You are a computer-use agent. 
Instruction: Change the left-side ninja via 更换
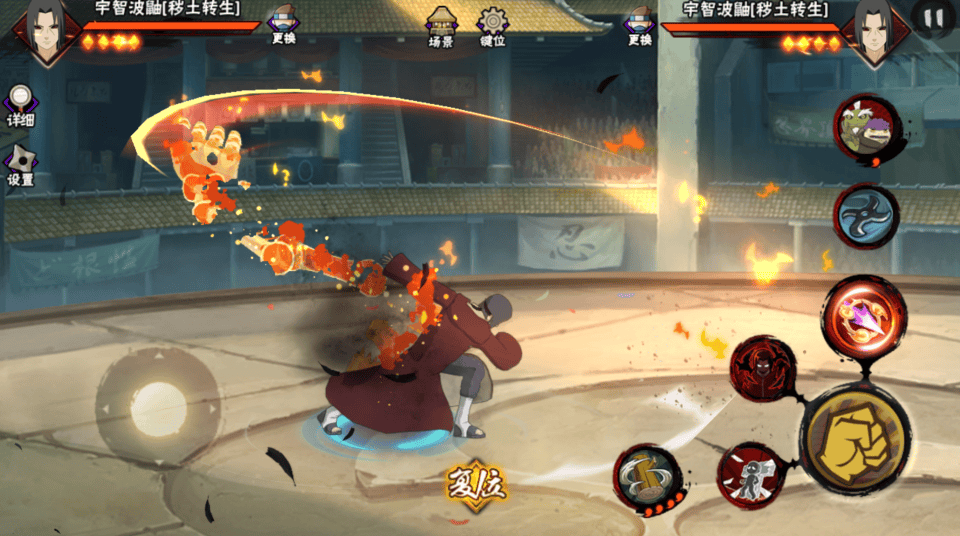point(283,26)
